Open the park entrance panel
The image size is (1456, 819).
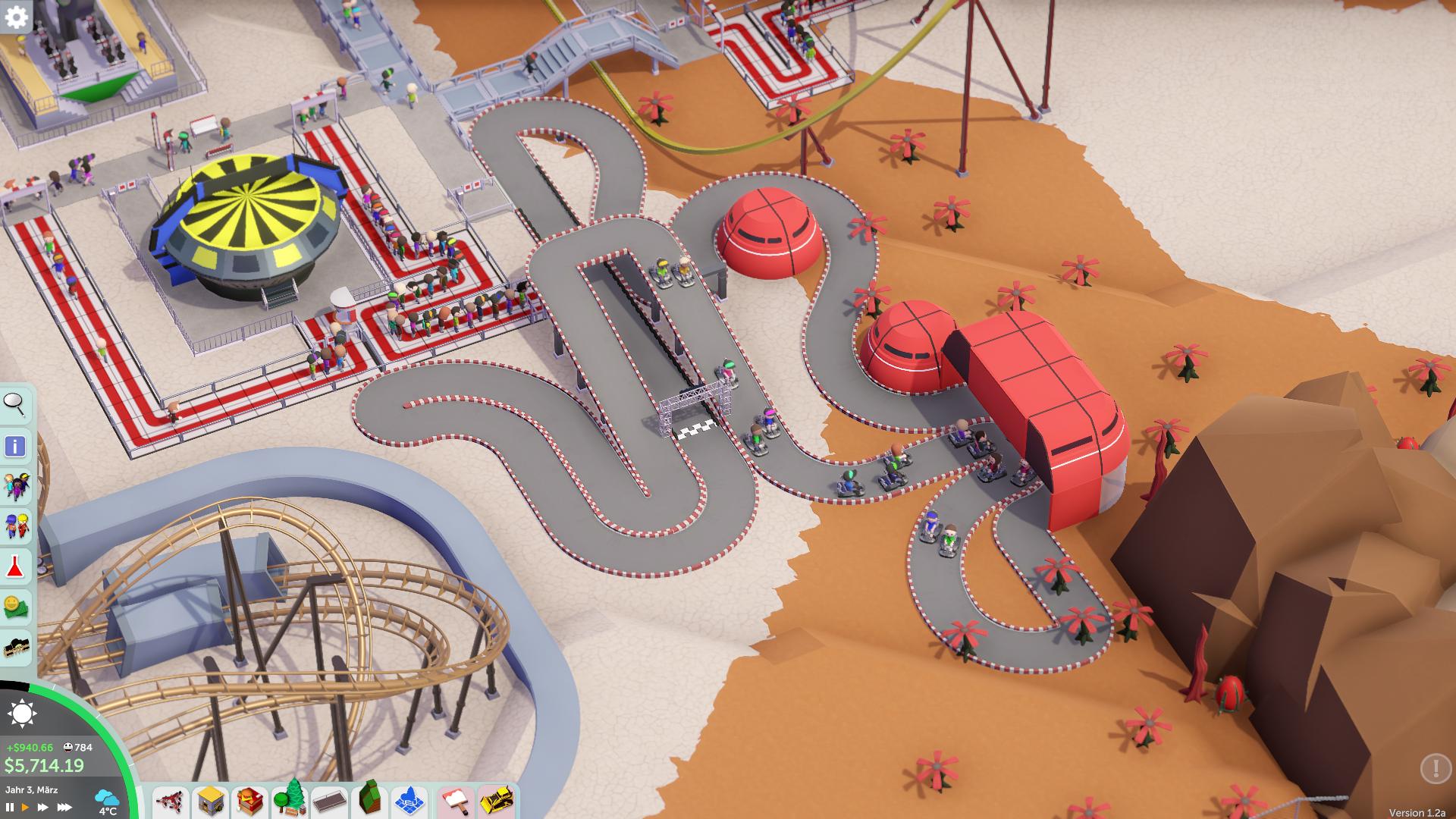click(16, 648)
